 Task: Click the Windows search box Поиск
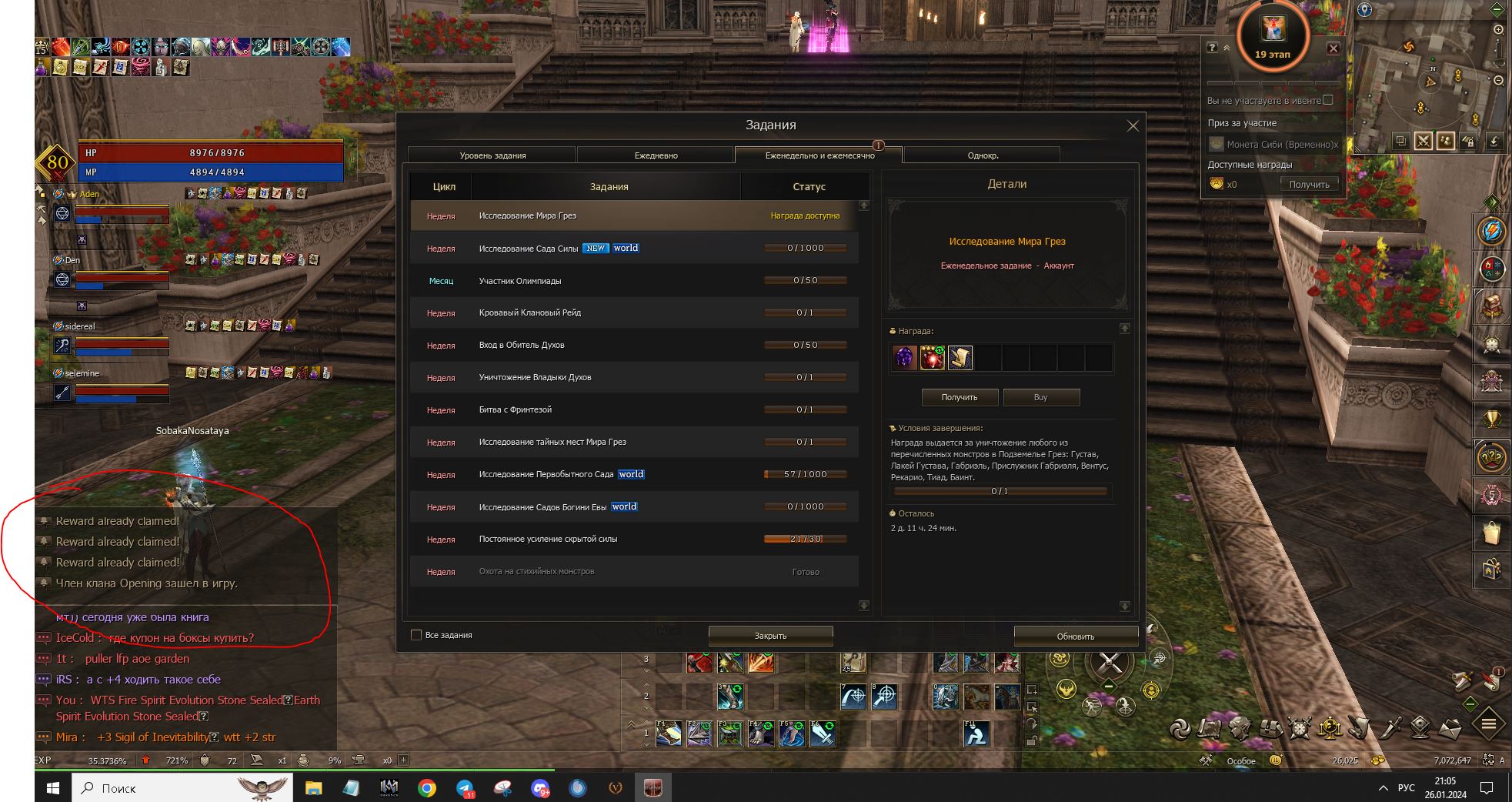[181, 788]
